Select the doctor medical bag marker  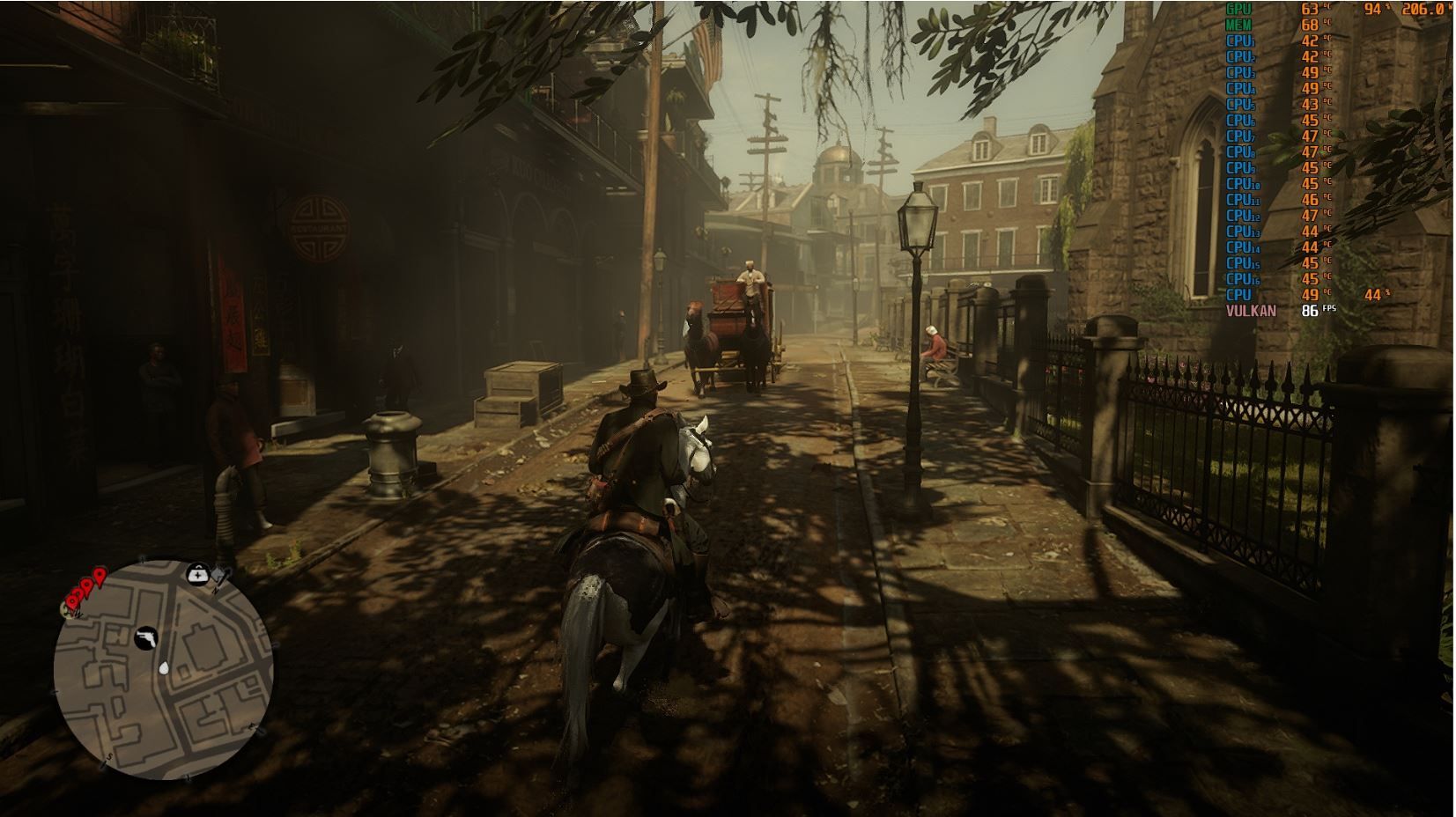point(197,575)
